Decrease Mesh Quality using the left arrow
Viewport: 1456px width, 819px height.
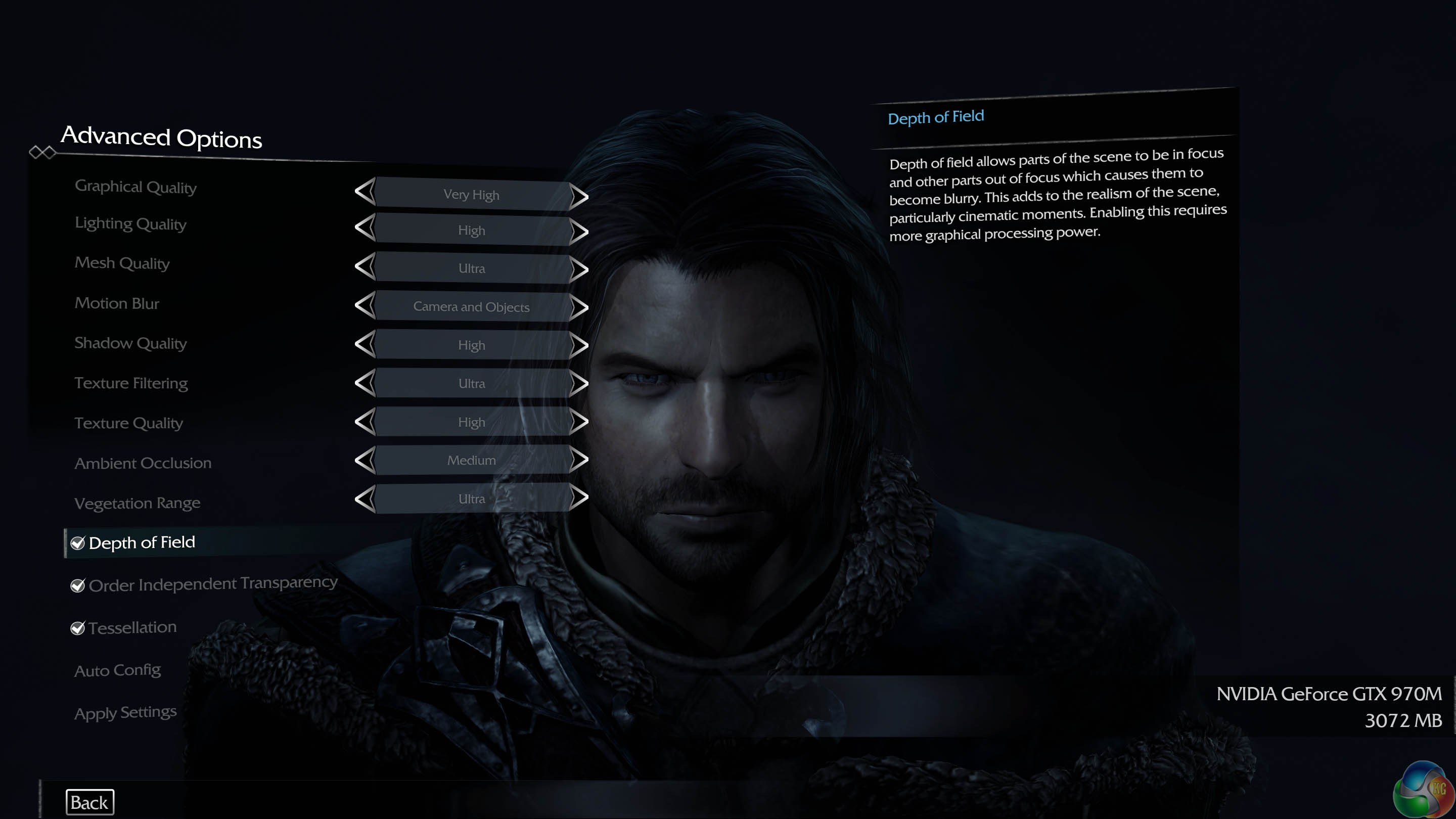pyautogui.click(x=365, y=266)
